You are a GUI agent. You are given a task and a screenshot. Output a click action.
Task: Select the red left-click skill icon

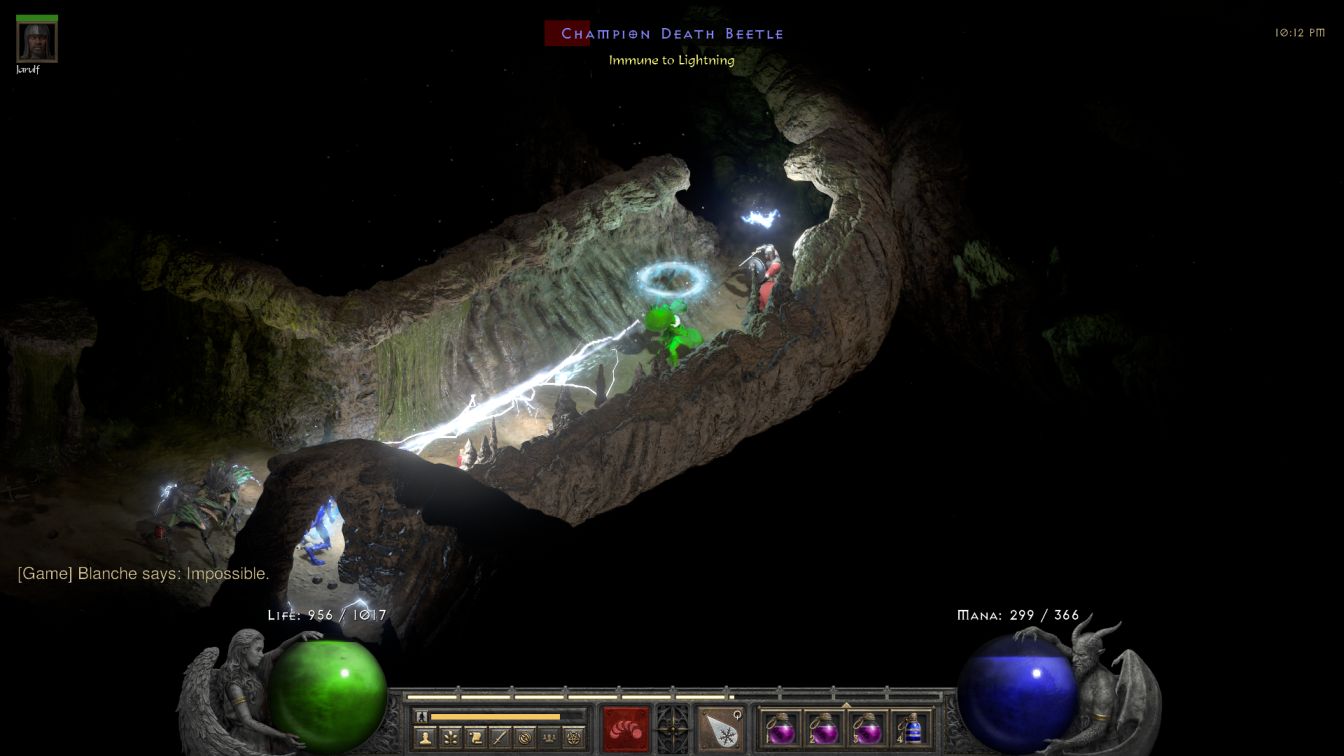pos(626,728)
